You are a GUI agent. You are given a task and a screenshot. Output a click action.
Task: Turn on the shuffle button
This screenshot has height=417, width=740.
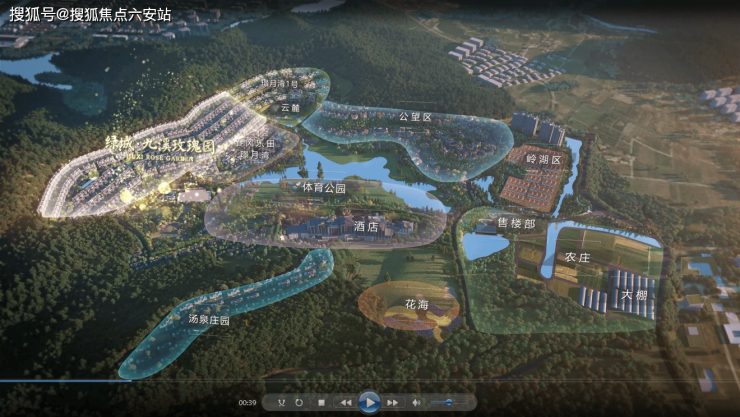(279, 402)
